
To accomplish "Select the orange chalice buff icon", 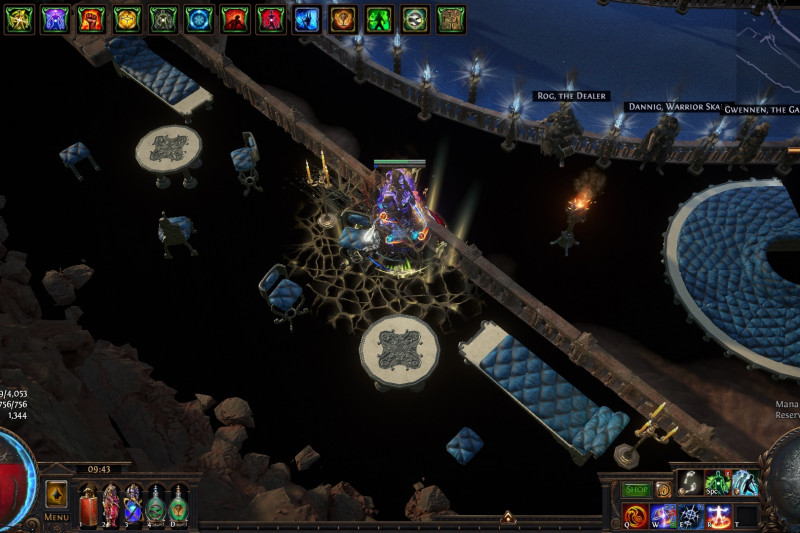I will (x=343, y=18).
